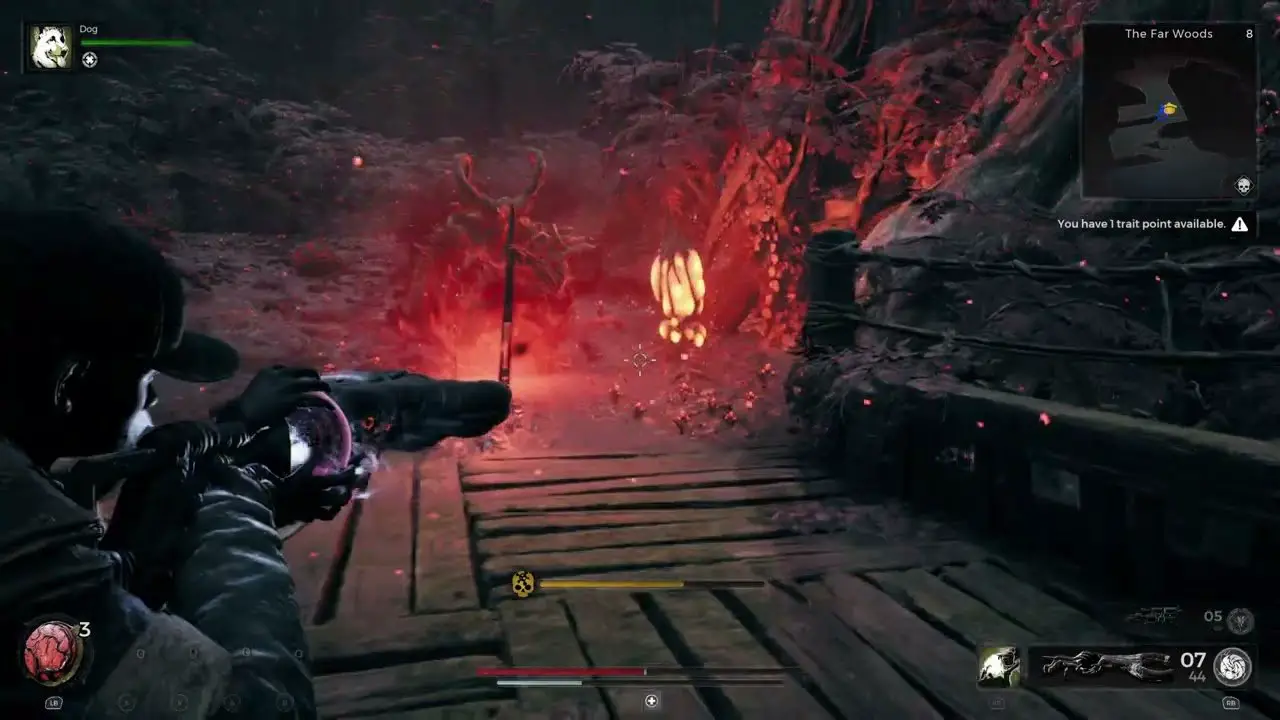The image size is (1280, 720).
Task: Select the Dog companion portrait
Action: click(x=50, y=48)
